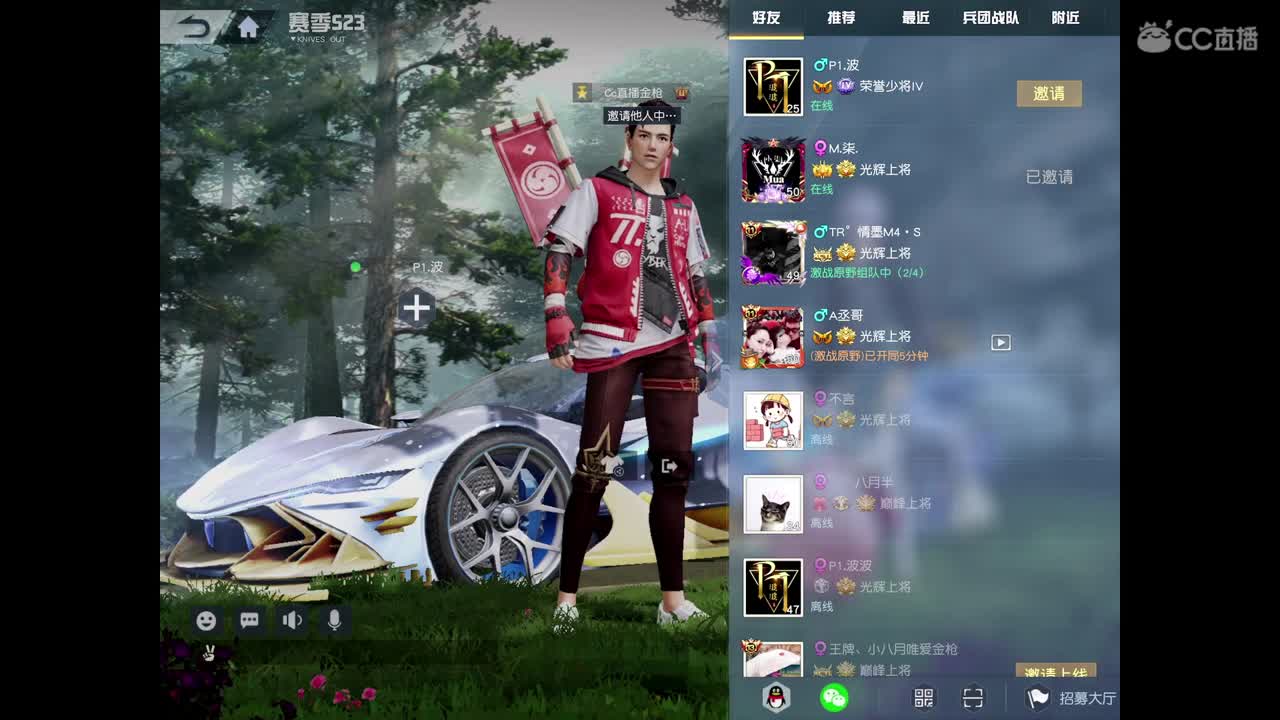This screenshot has width=1280, height=720.
Task: Click the back arrow at top left
Action: coord(193,27)
